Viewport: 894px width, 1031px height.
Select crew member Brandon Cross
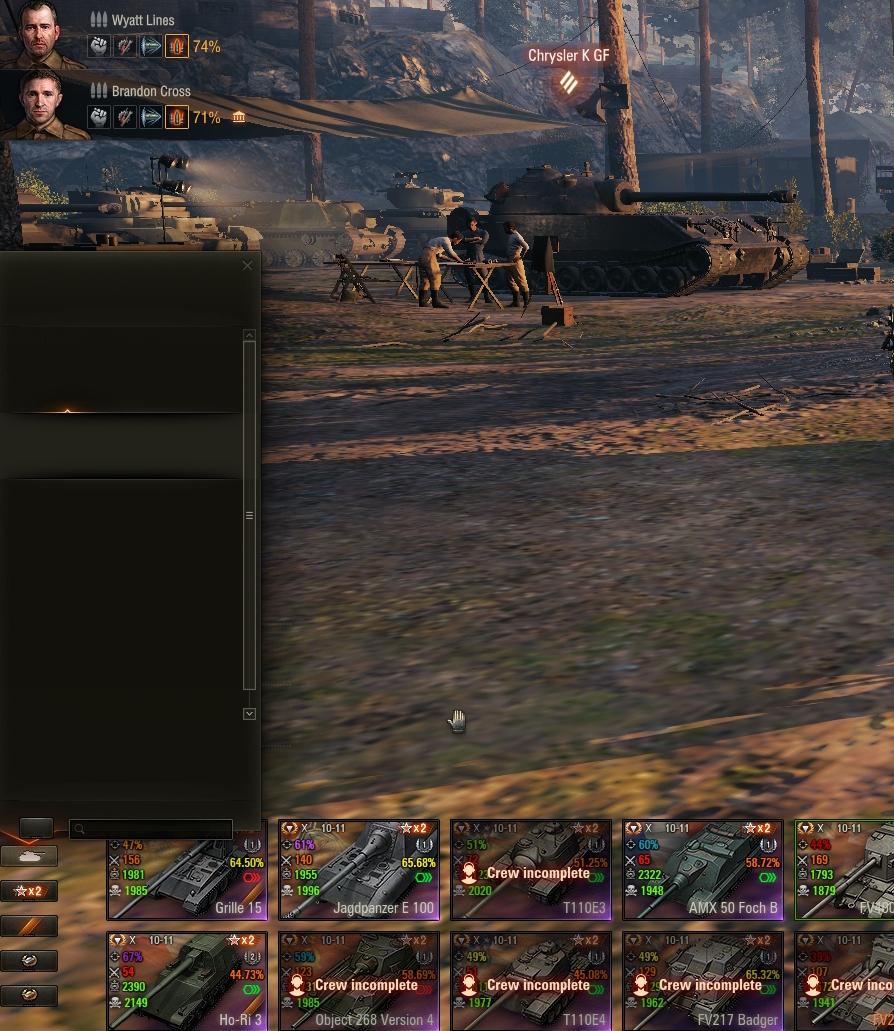pos(41,103)
